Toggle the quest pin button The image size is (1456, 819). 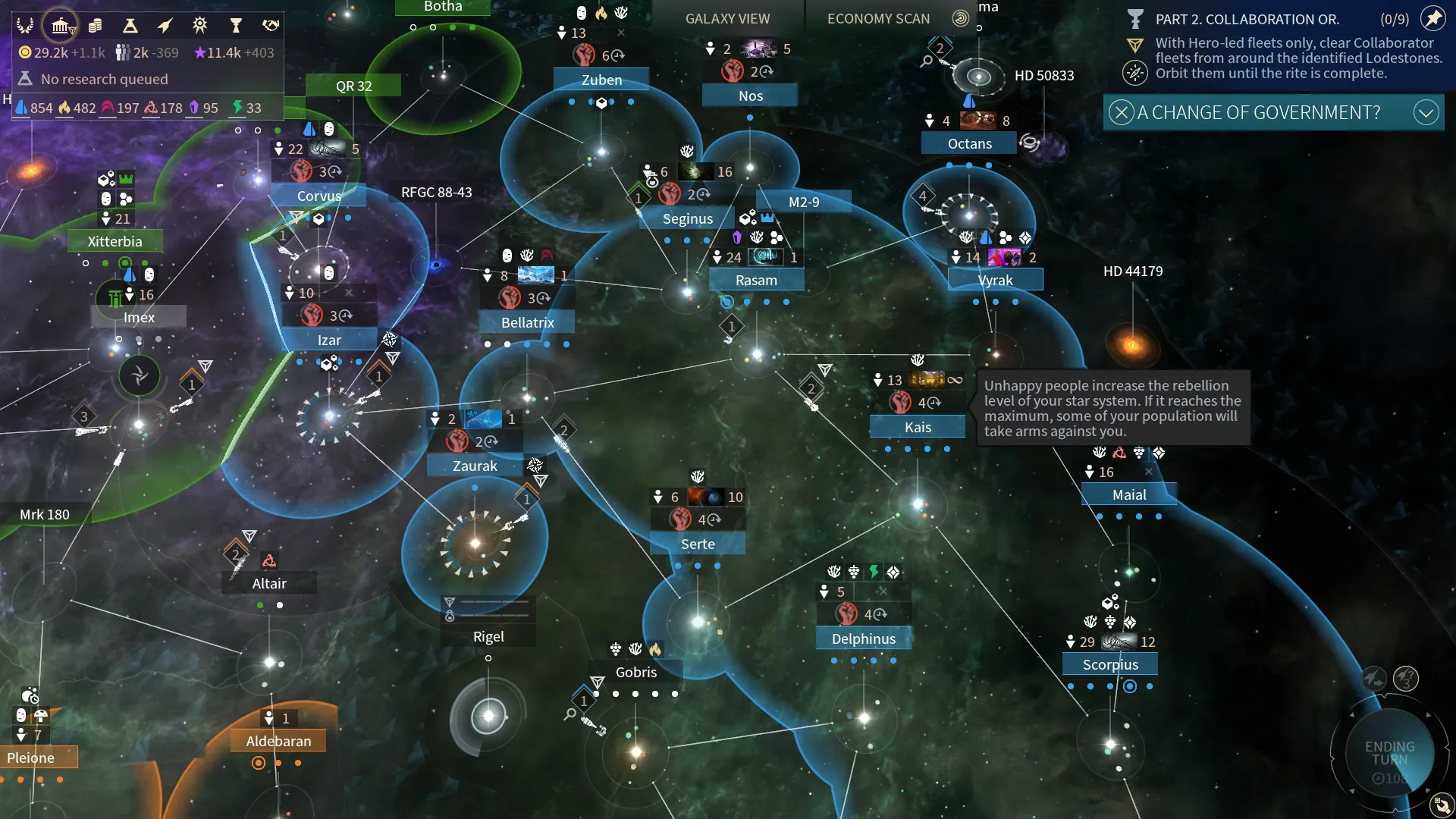pyautogui.click(x=1432, y=18)
